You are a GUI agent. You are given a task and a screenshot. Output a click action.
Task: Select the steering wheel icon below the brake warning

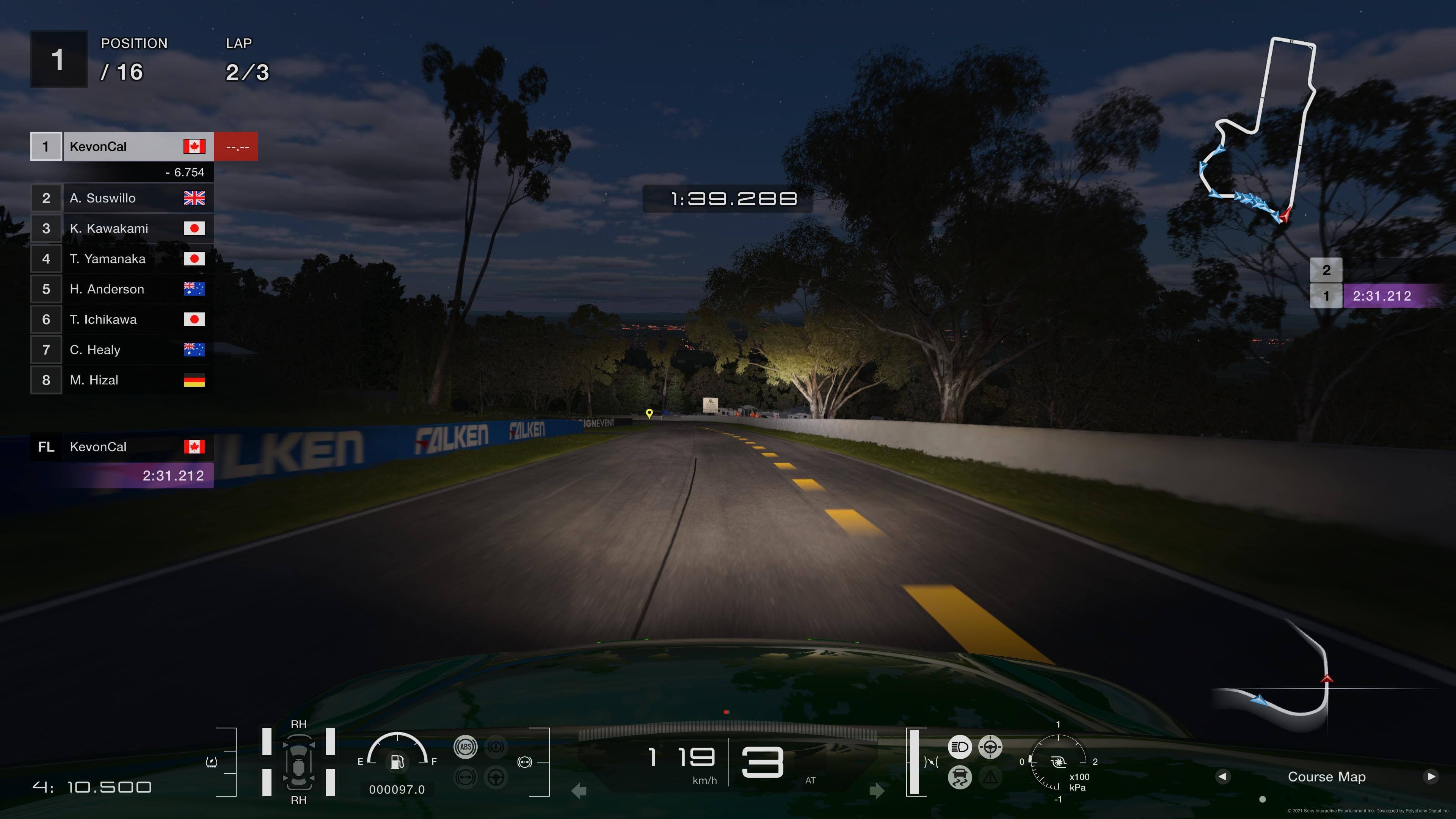[x=496, y=777]
